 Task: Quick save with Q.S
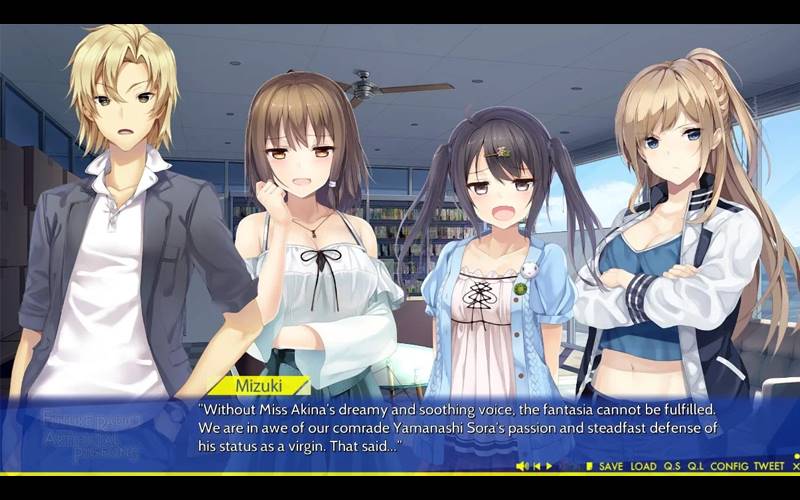pyautogui.click(x=671, y=466)
